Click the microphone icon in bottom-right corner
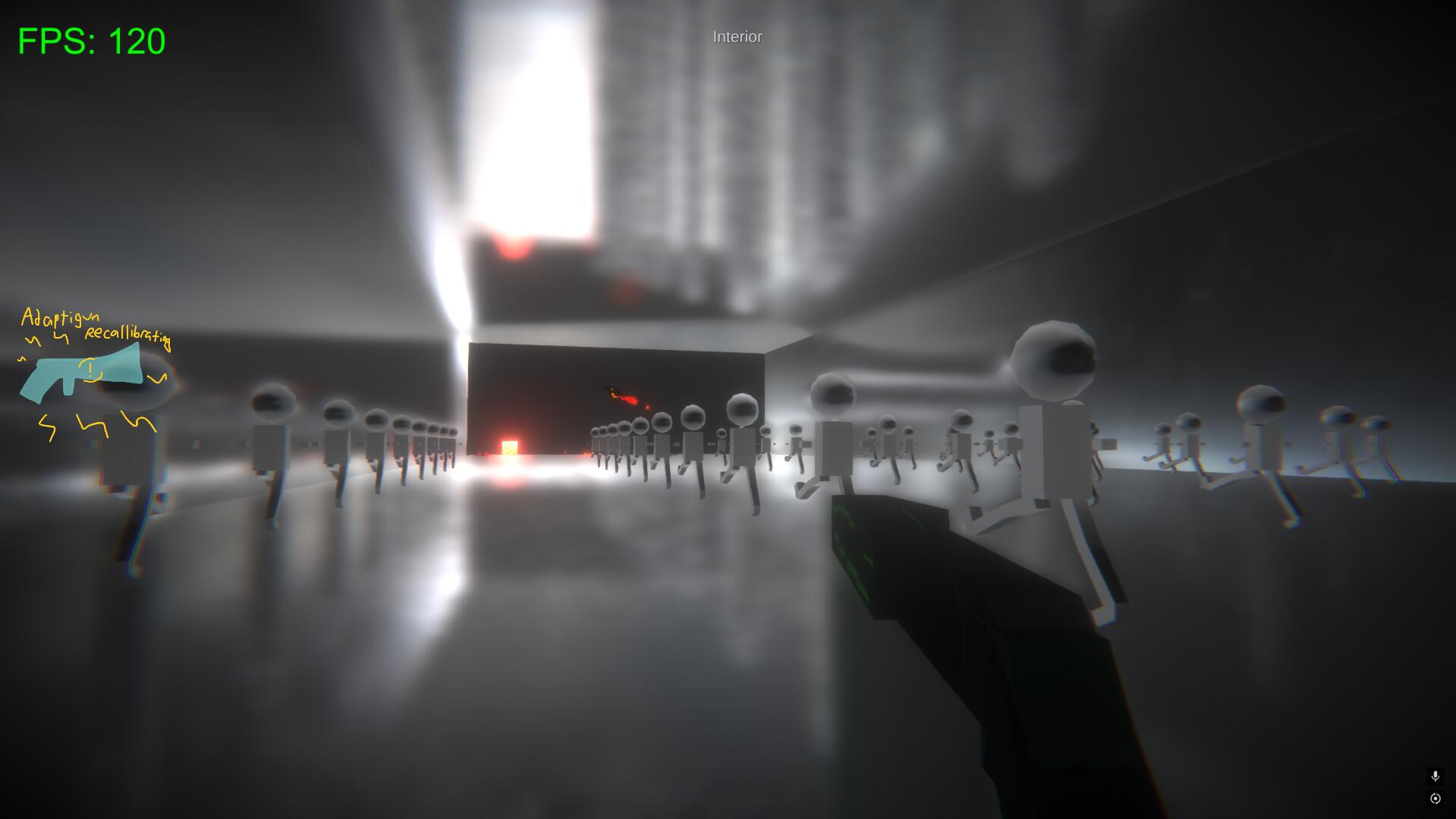This screenshot has width=1456, height=819. pyautogui.click(x=1435, y=776)
